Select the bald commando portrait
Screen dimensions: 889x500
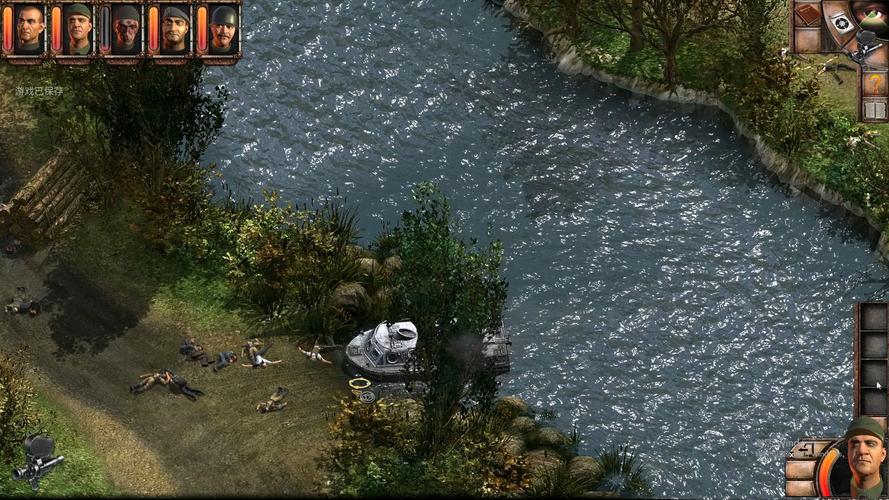[x=30, y=29]
